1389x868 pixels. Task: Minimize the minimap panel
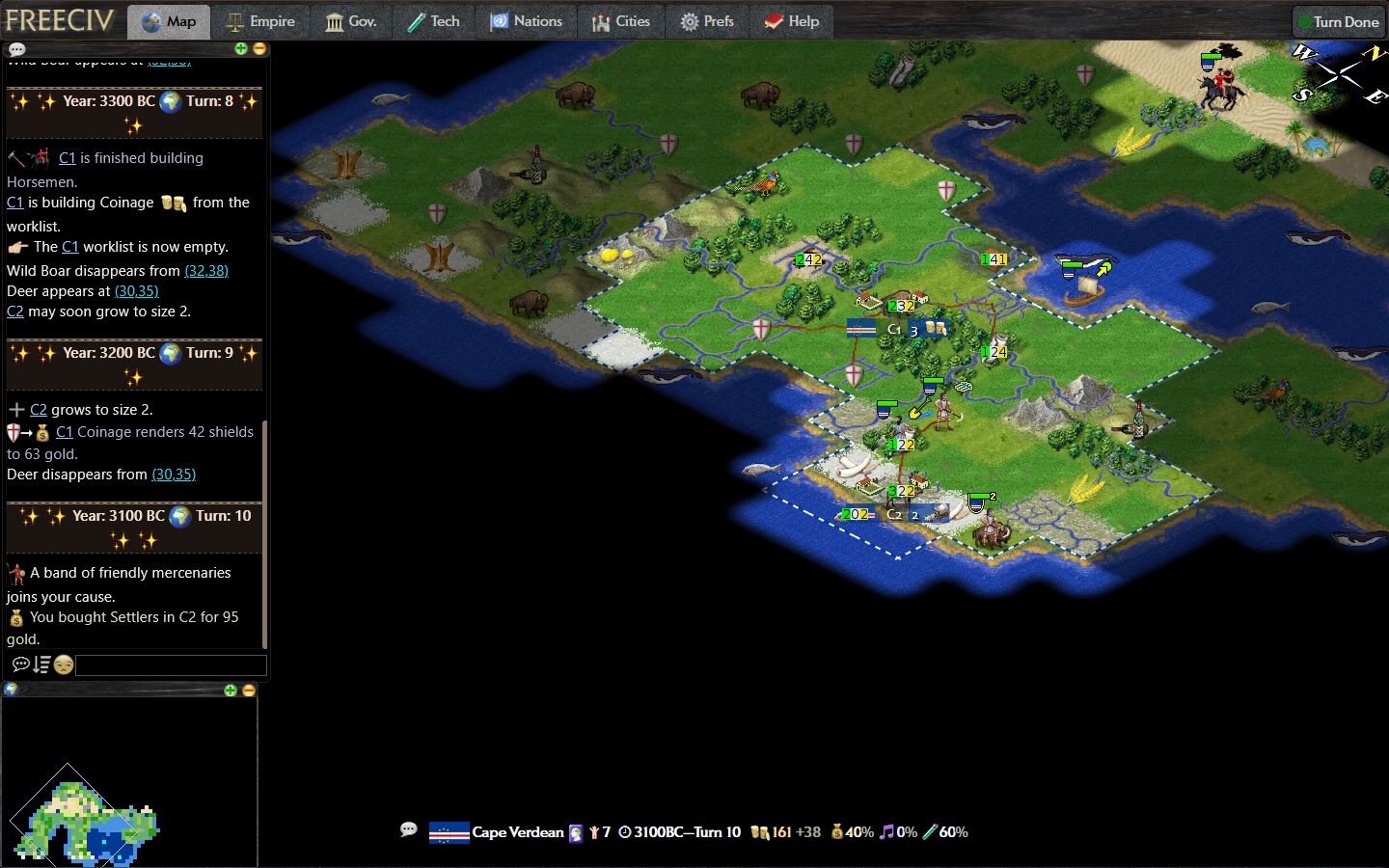[249, 690]
